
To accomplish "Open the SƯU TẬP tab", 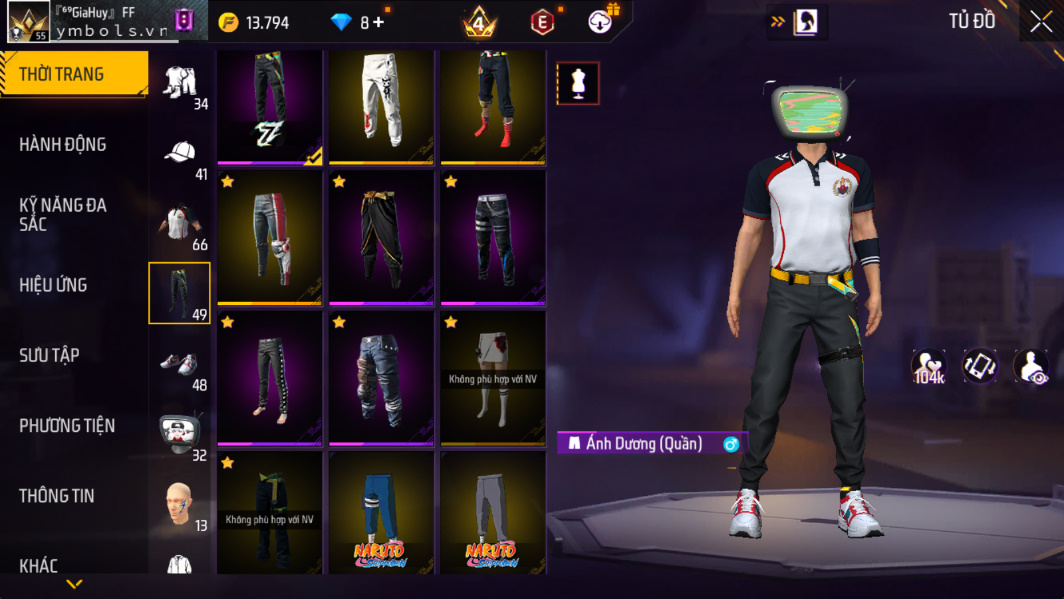I will click(49, 355).
